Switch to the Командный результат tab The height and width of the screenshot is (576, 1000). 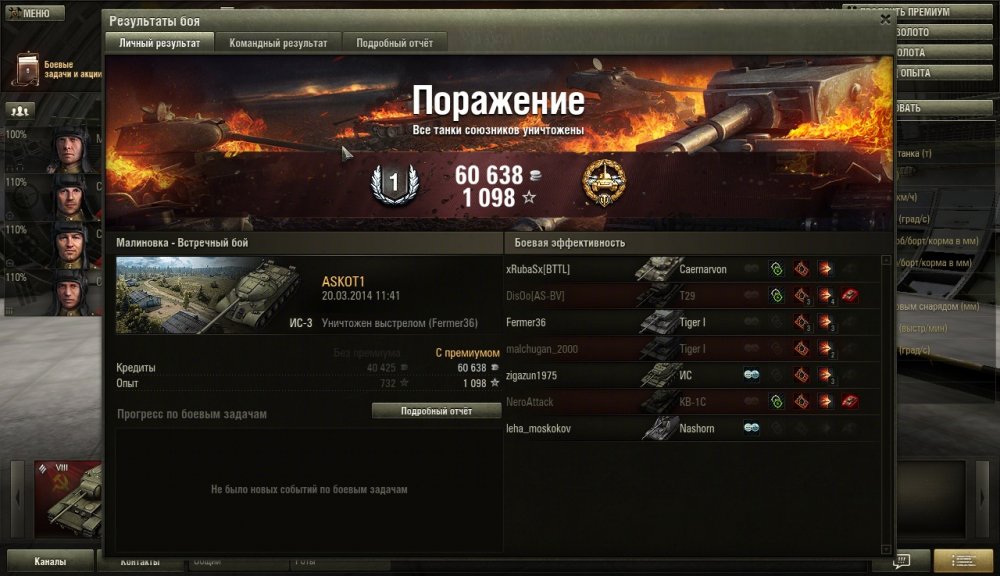[278, 43]
